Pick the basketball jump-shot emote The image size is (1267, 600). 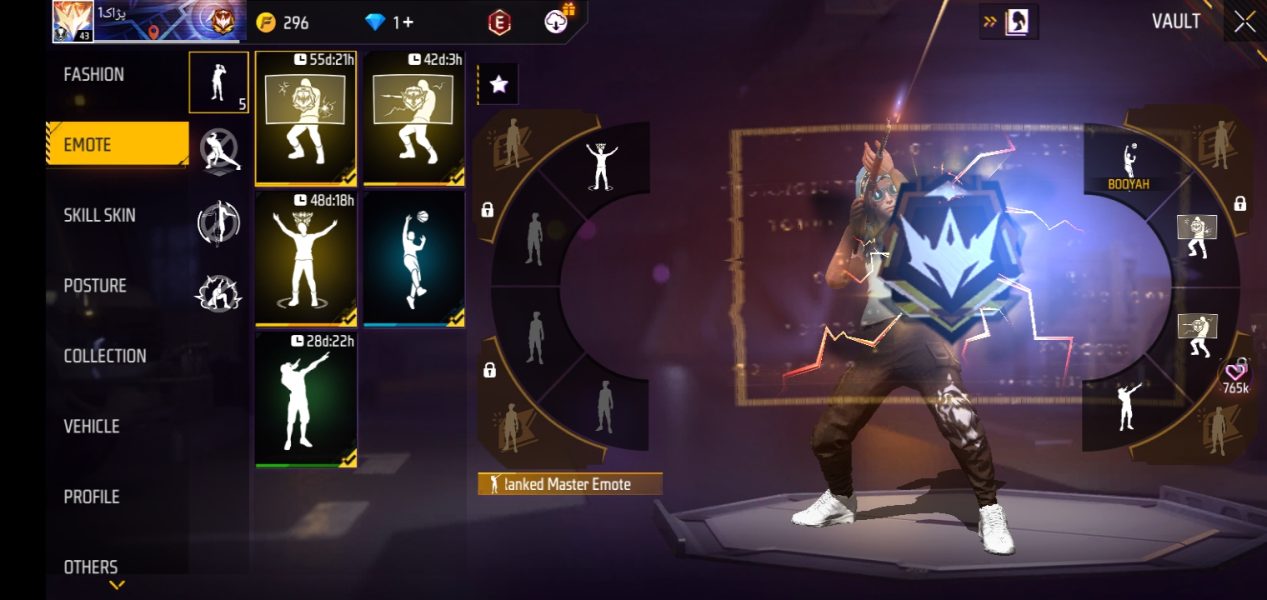(x=414, y=259)
